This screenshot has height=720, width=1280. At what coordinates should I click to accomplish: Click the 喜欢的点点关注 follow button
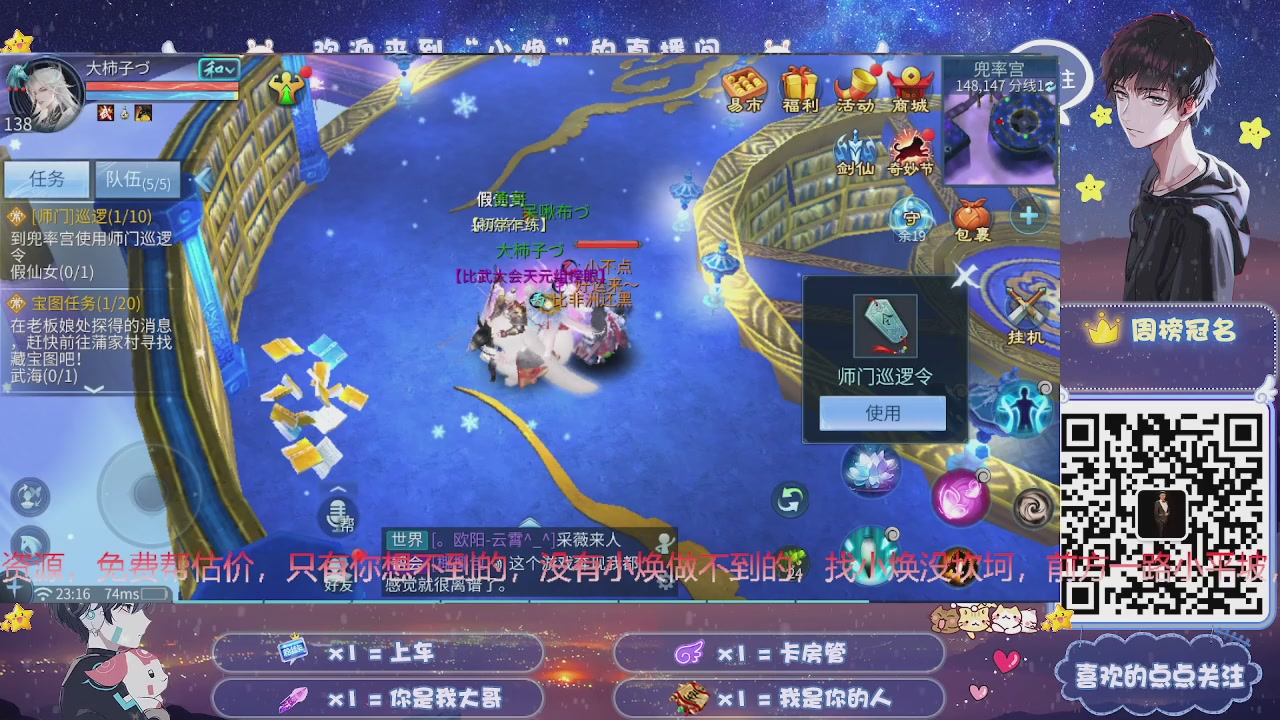coord(1160,677)
